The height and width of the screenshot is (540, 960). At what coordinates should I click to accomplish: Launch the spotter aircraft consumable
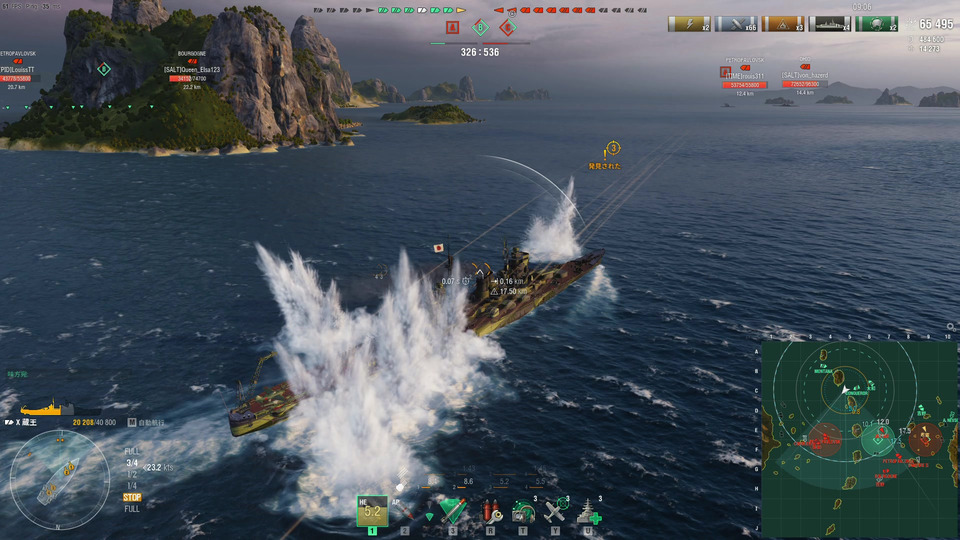coord(554,511)
